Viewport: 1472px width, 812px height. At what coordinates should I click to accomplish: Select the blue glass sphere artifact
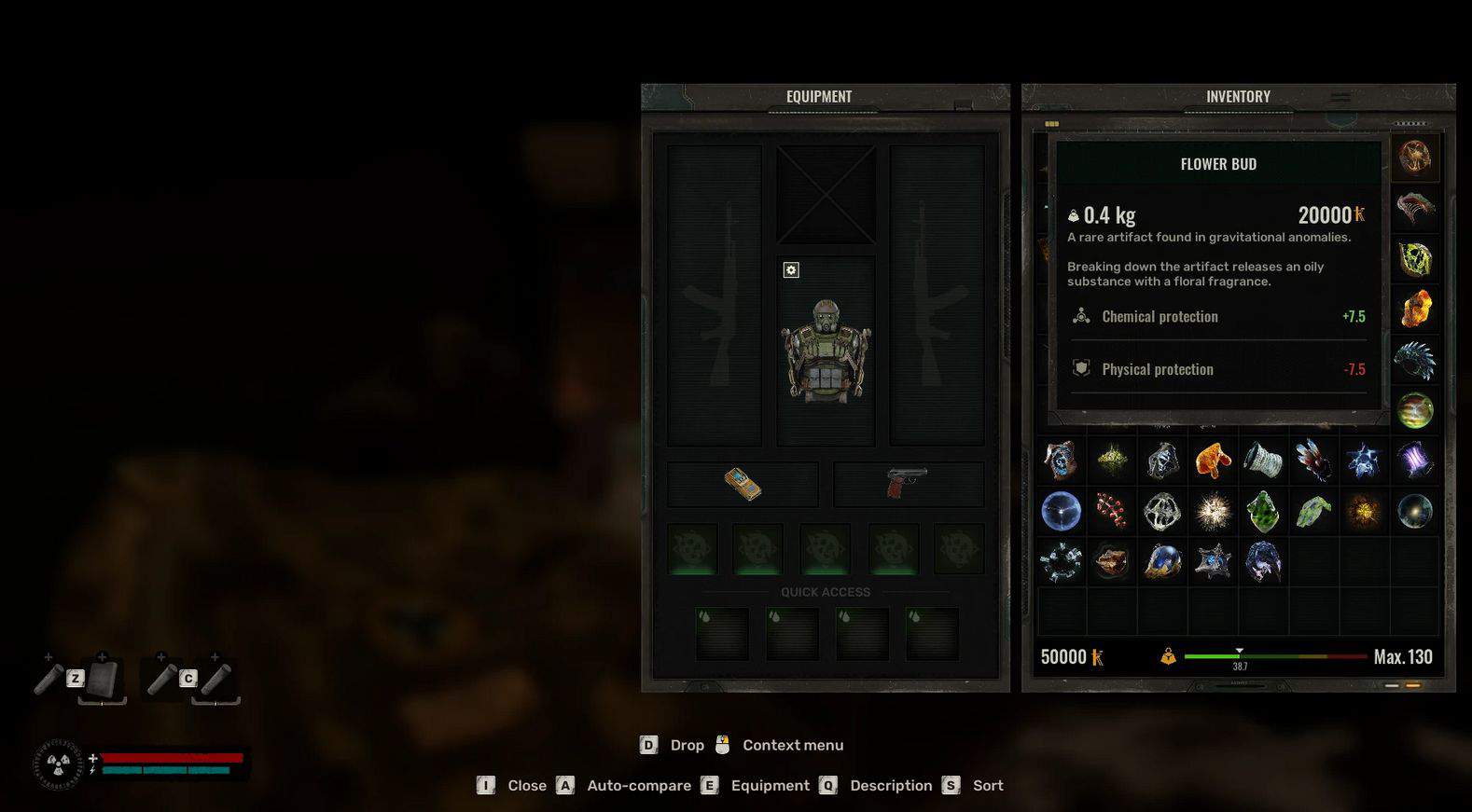(x=1061, y=511)
